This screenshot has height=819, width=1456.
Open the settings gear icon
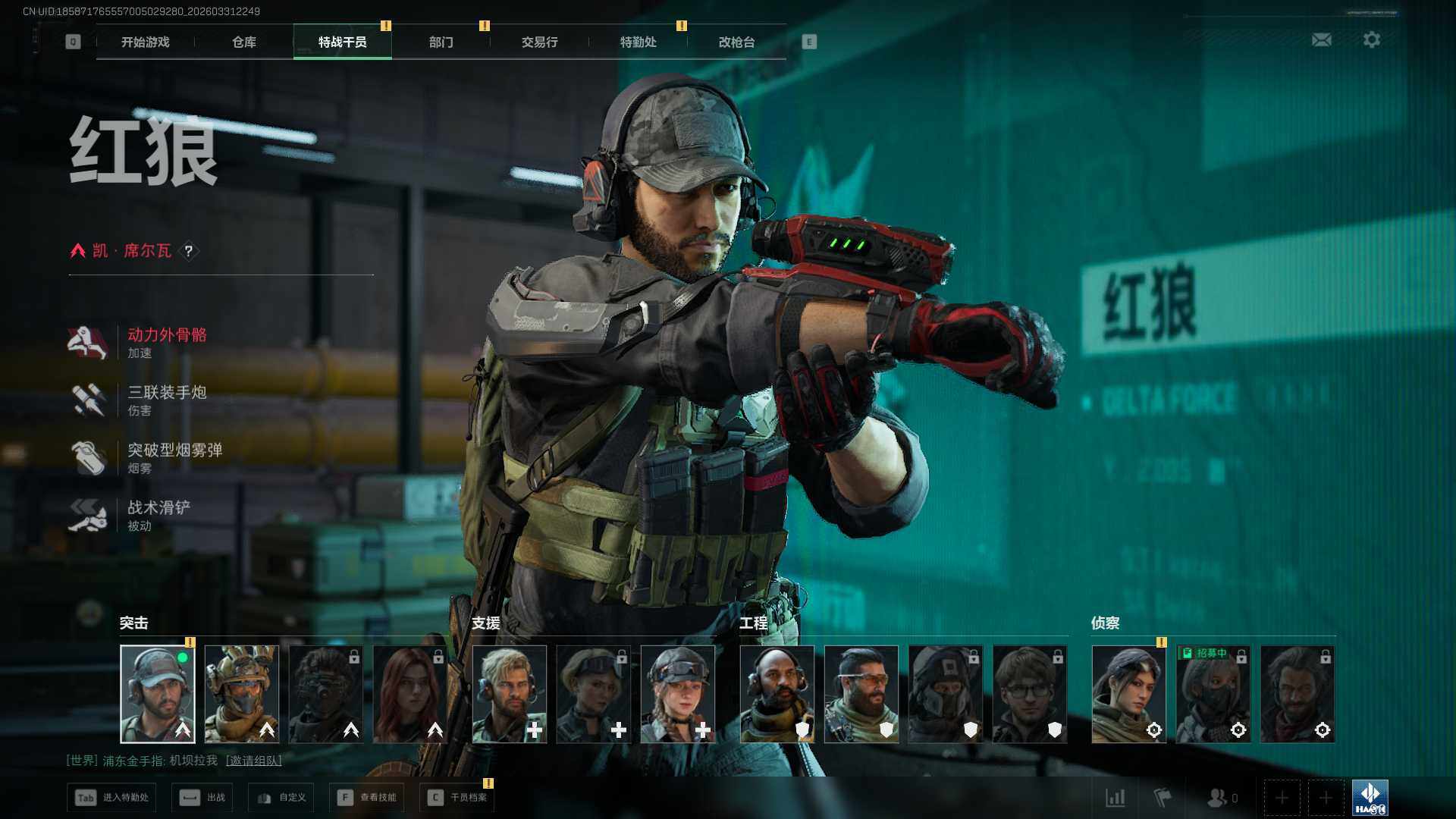[x=1371, y=39]
